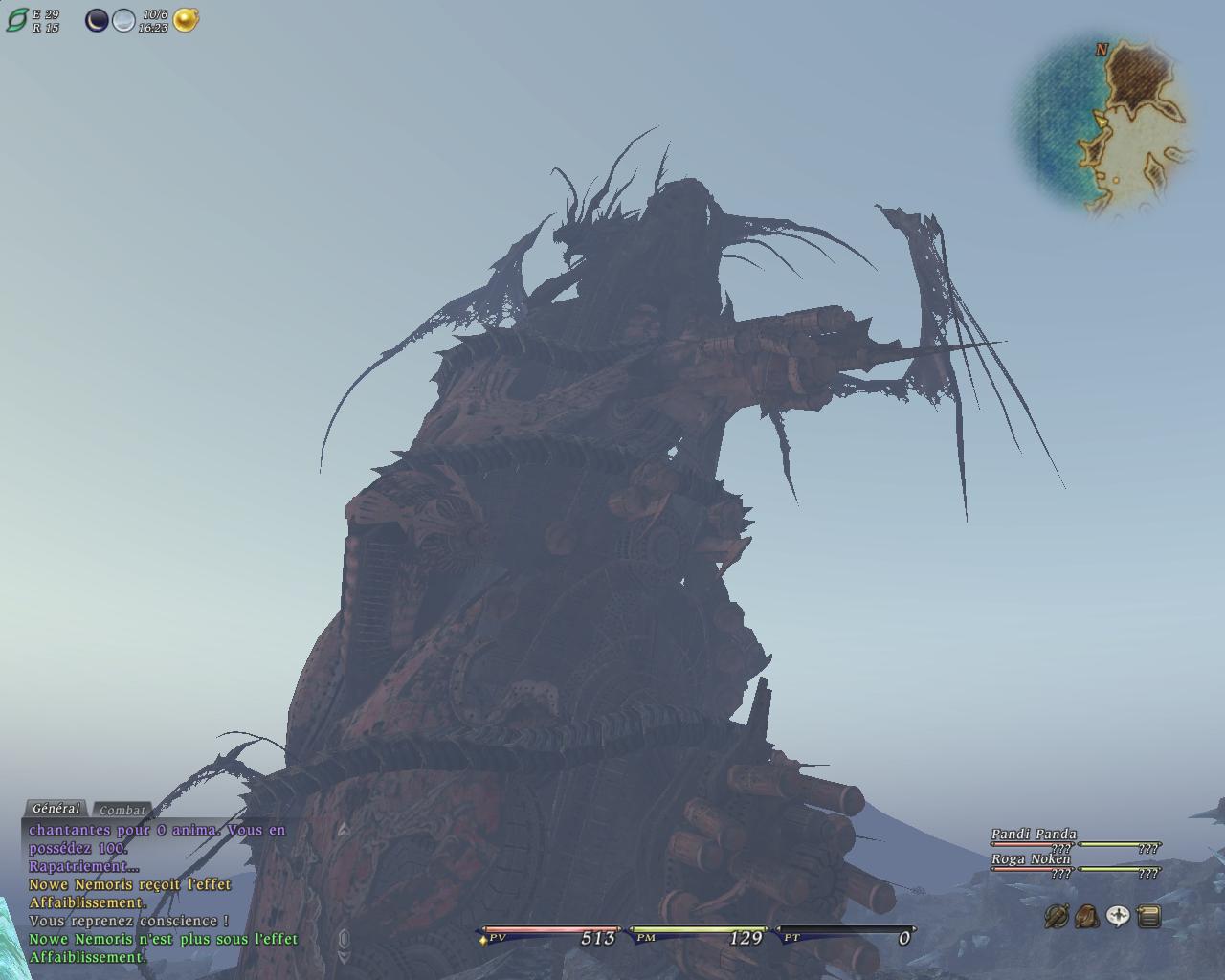
Task: Select party member Roga Noken
Action: click(1031, 859)
